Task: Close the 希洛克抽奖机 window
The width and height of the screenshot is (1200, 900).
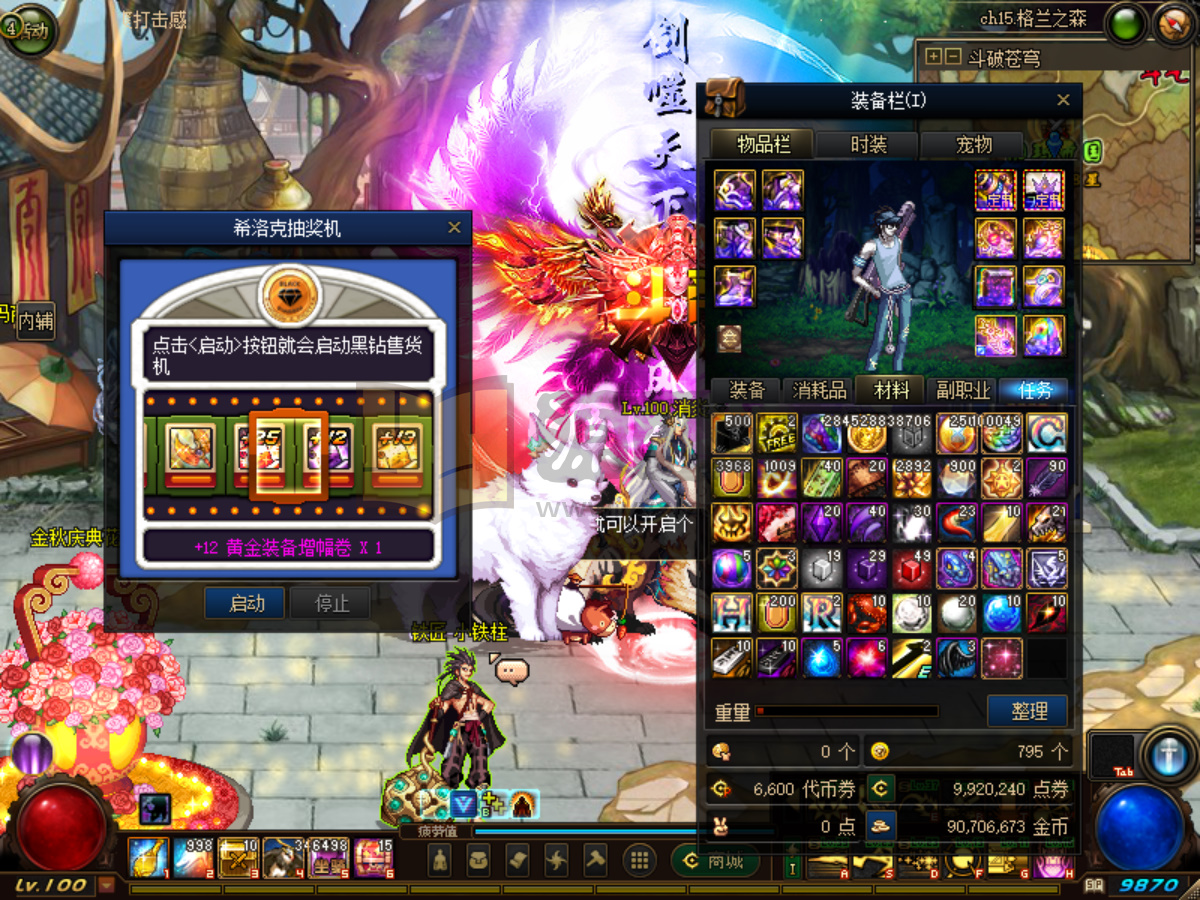Action: click(x=454, y=228)
